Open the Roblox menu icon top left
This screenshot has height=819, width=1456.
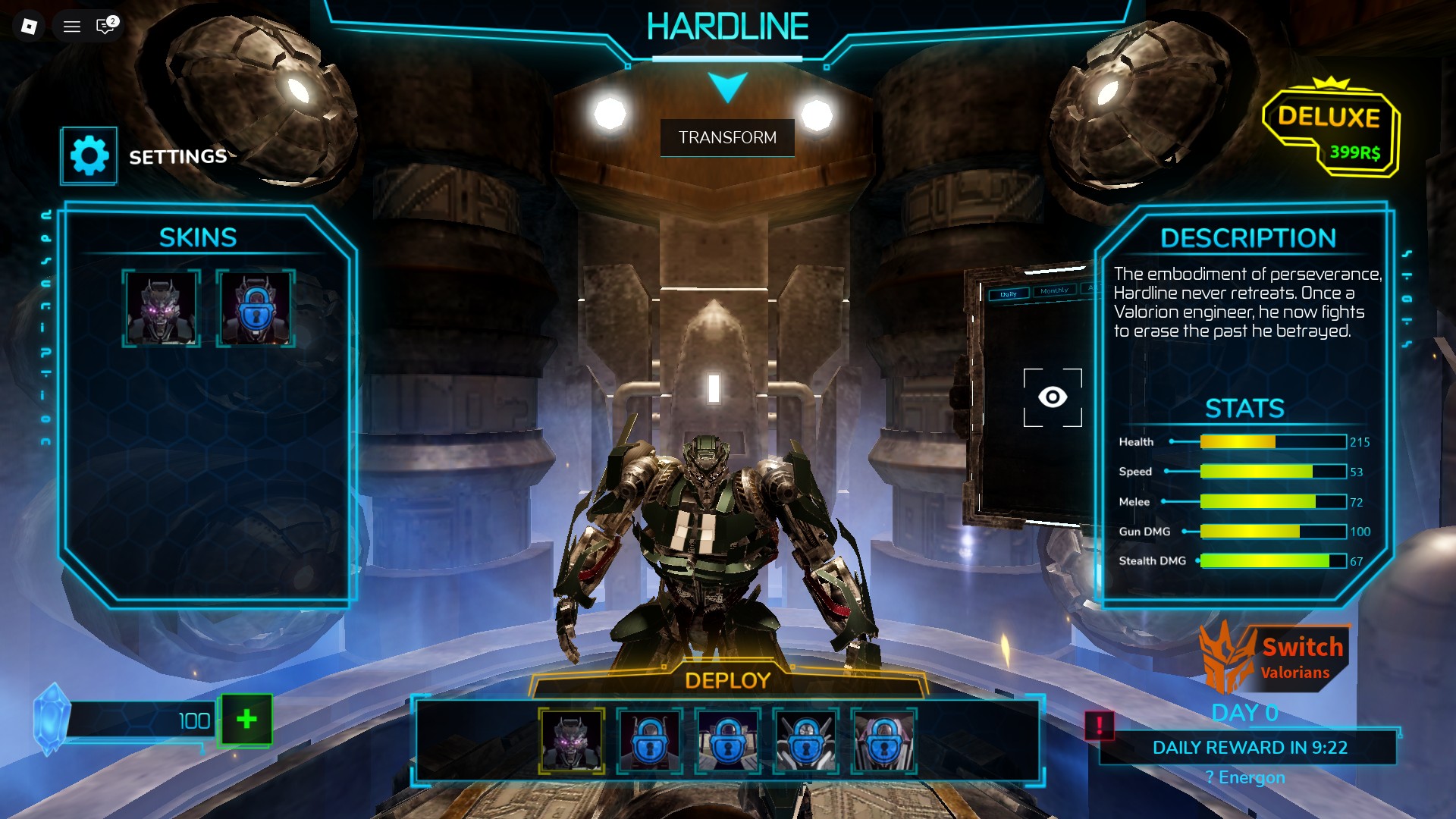pos(71,26)
